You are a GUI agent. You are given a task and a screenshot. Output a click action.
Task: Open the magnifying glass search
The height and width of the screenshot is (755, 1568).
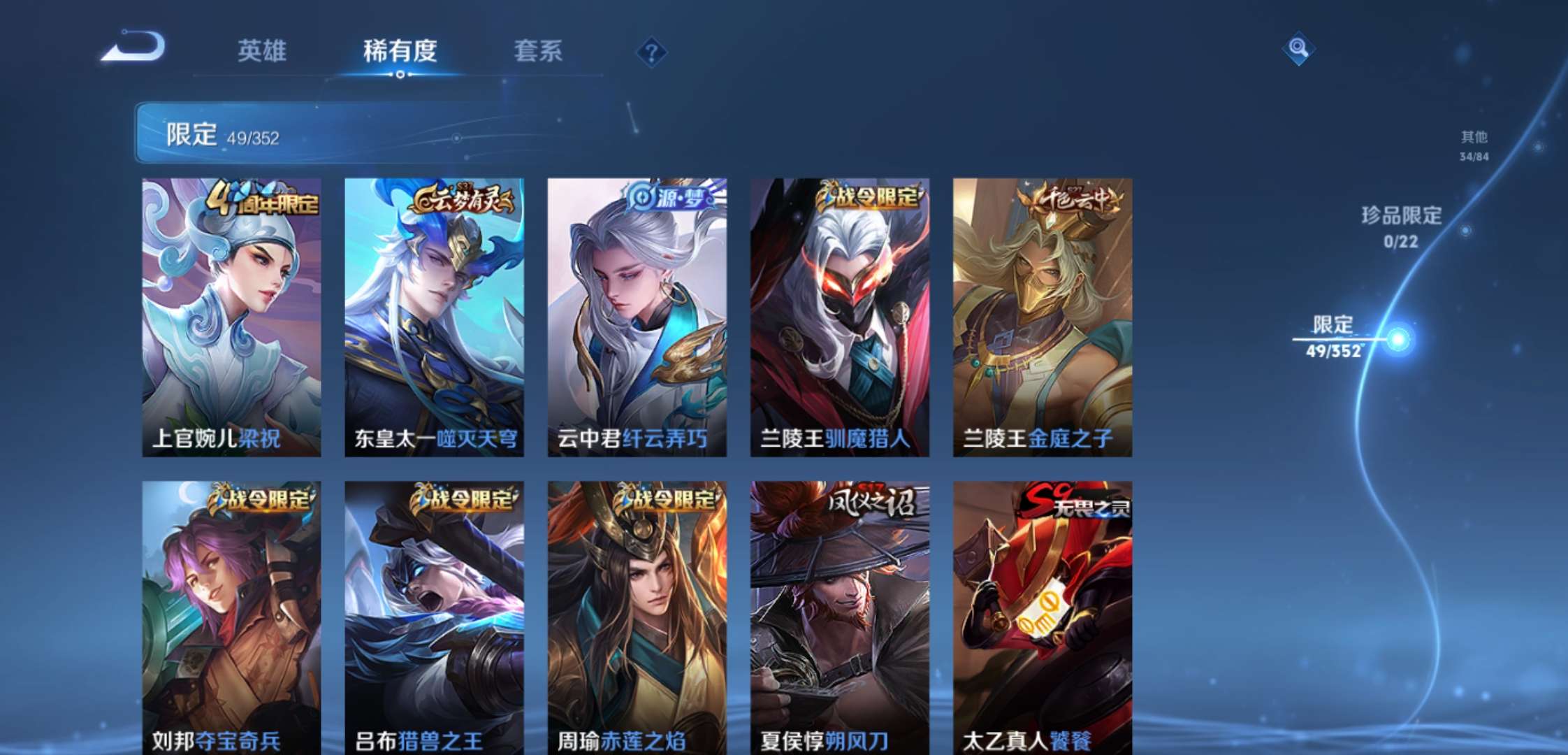[1298, 48]
